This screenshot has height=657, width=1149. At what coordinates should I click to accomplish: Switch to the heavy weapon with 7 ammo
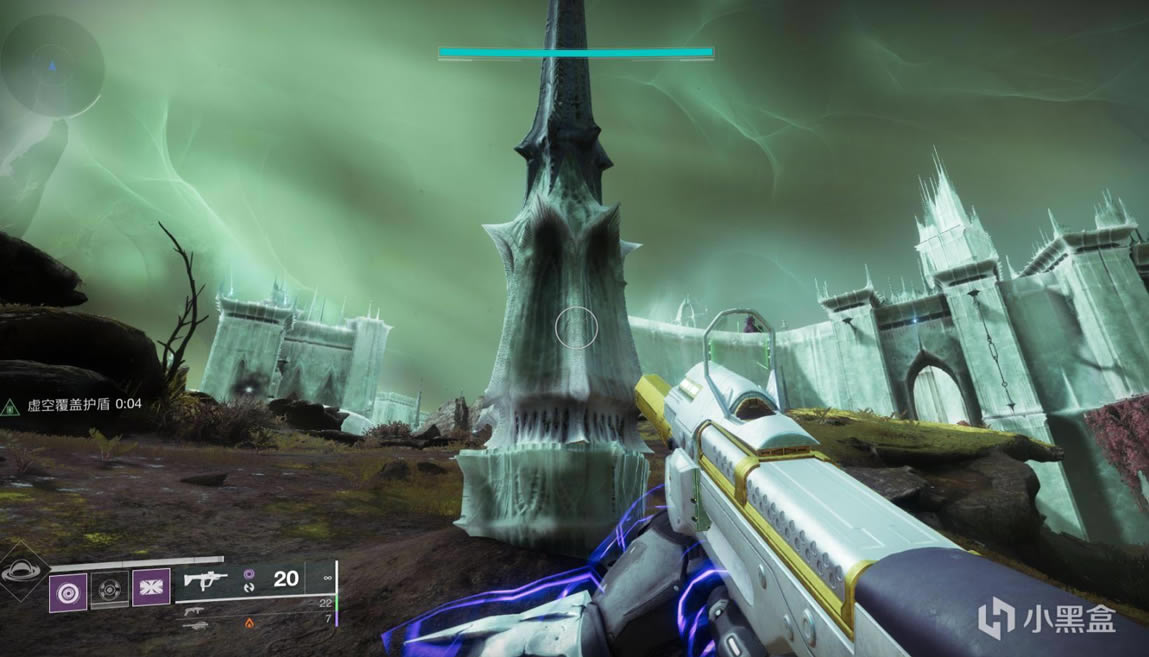click(196, 624)
